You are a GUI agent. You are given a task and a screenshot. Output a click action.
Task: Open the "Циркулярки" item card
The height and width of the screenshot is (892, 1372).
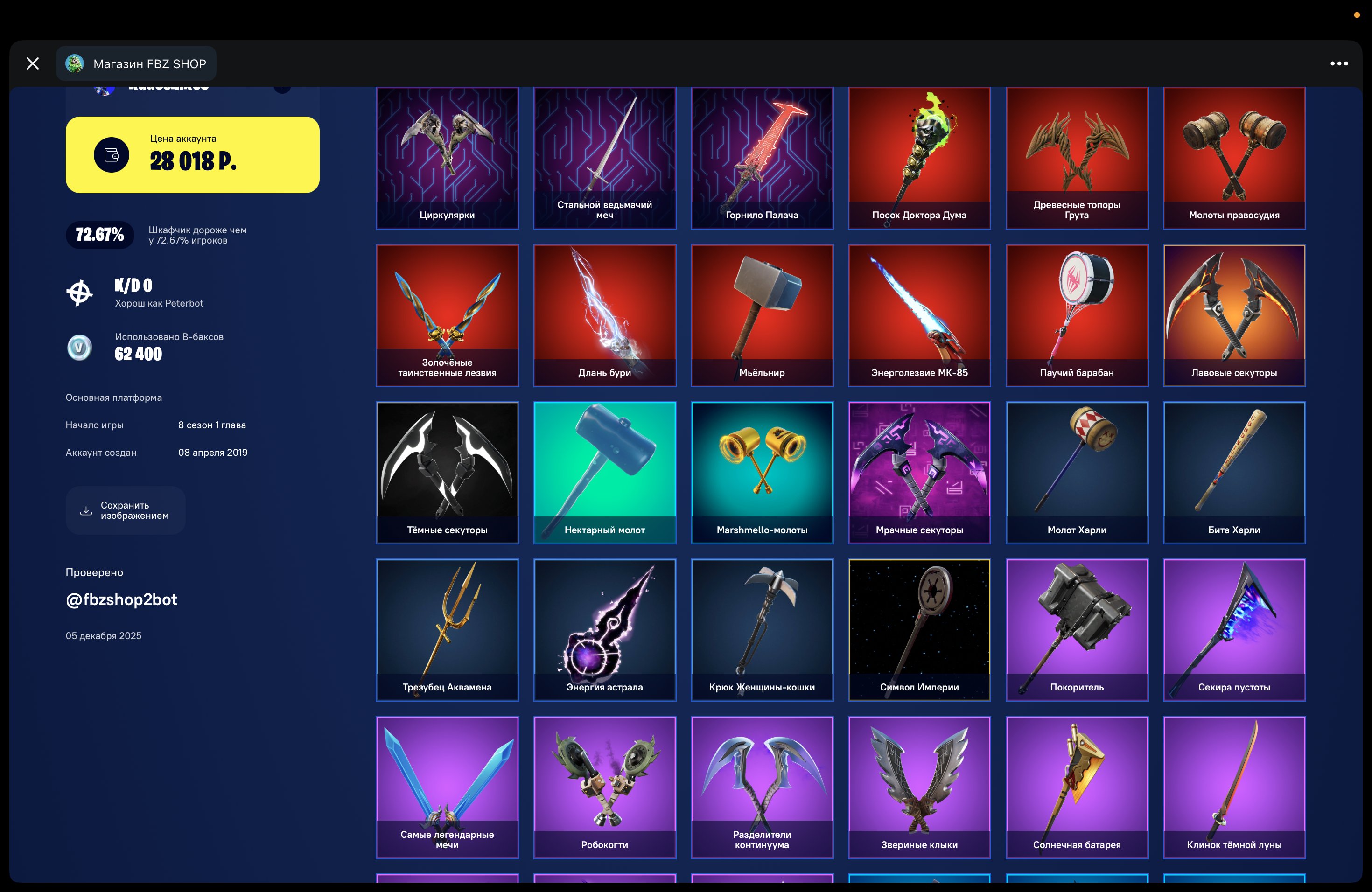(448, 158)
